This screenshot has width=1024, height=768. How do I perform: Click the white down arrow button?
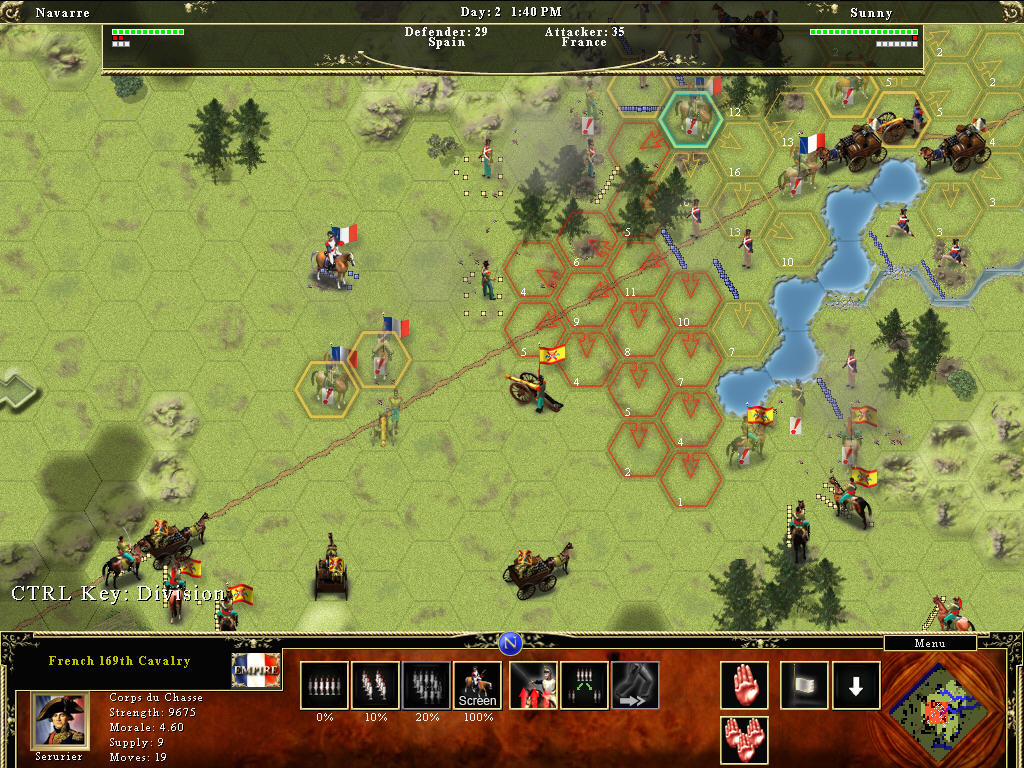[856, 686]
